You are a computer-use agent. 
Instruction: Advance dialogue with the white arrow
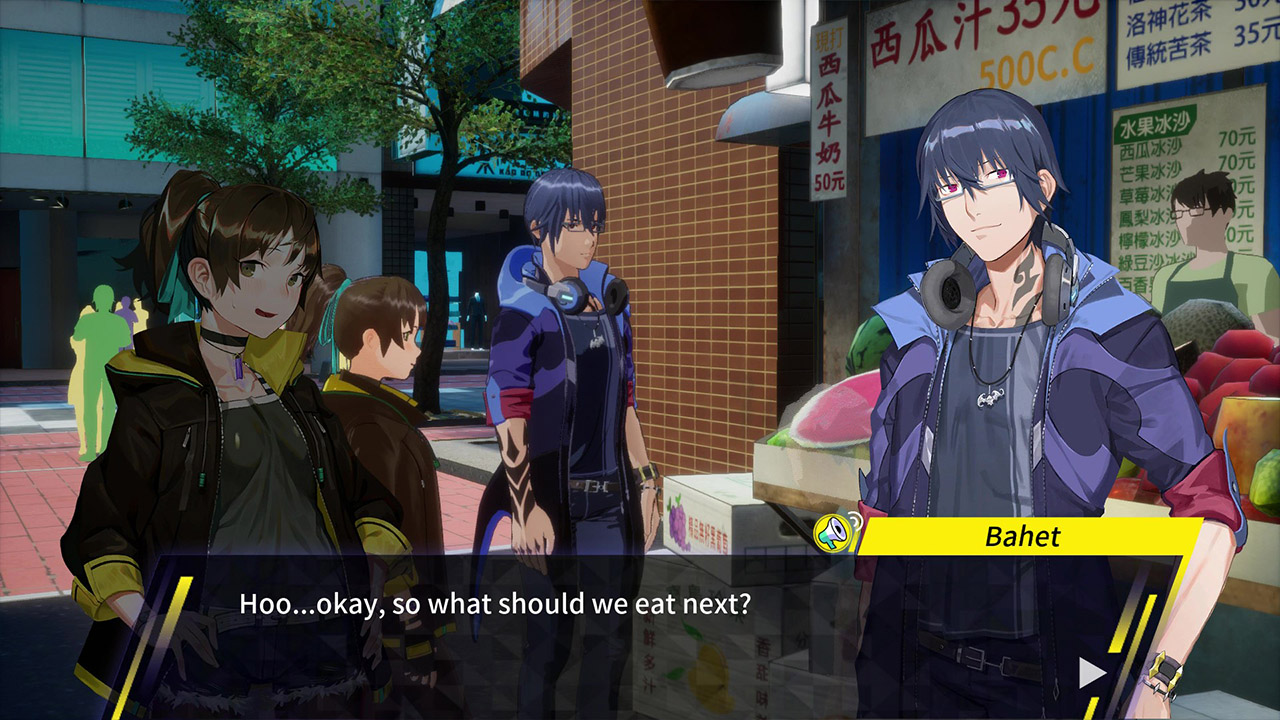point(1092,673)
